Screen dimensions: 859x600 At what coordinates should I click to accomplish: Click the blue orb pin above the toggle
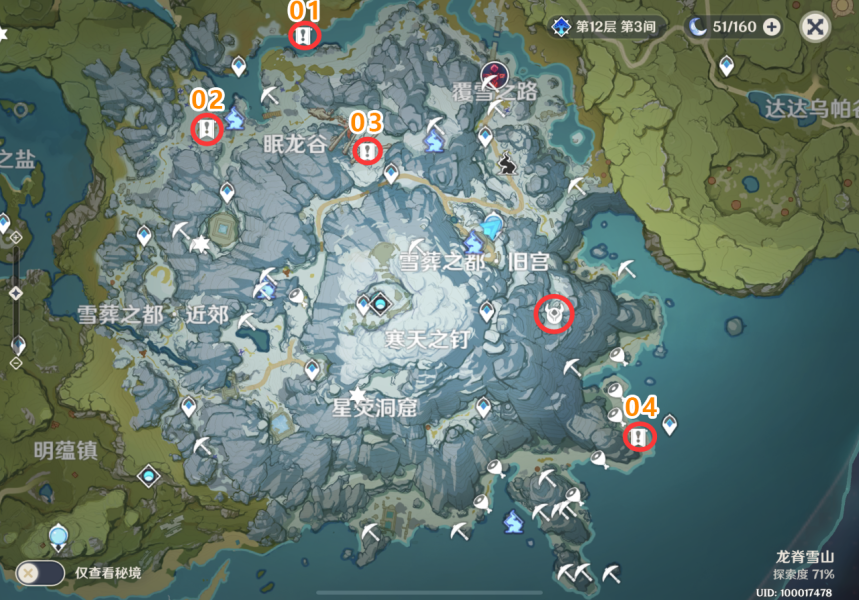click(59, 537)
